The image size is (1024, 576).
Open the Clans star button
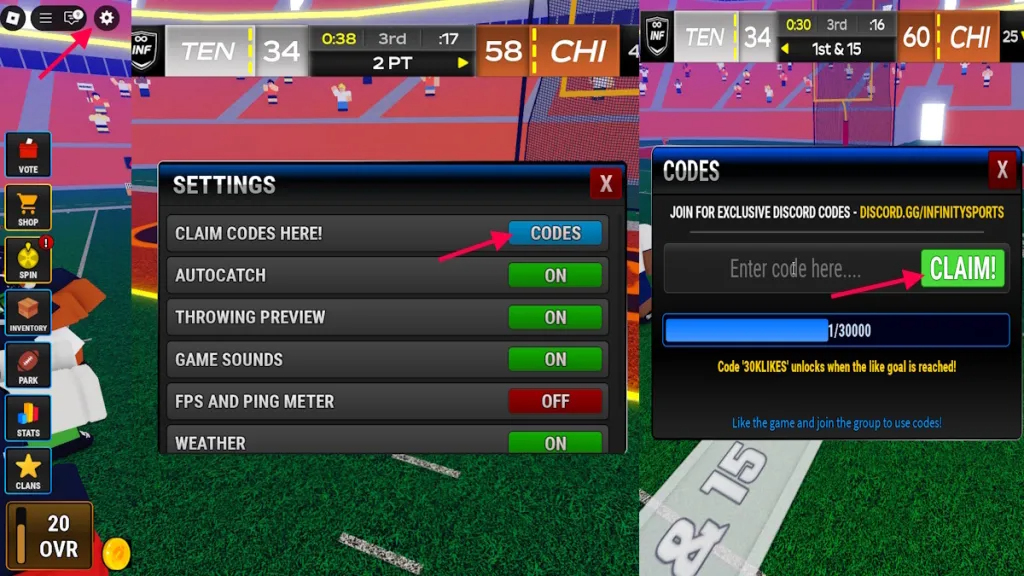pos(28,470)
